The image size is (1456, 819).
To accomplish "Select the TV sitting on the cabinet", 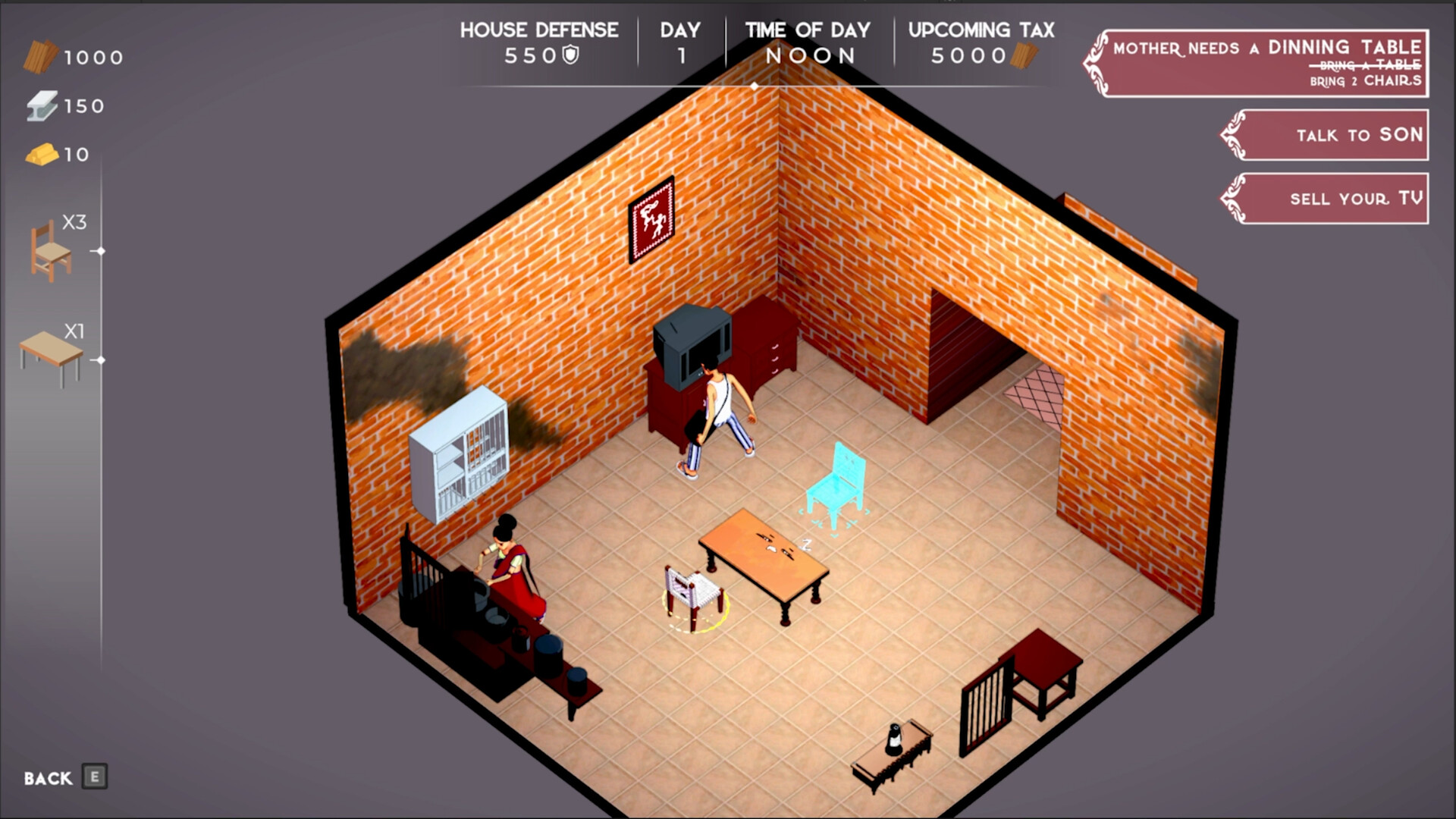I will pos(692,345).
